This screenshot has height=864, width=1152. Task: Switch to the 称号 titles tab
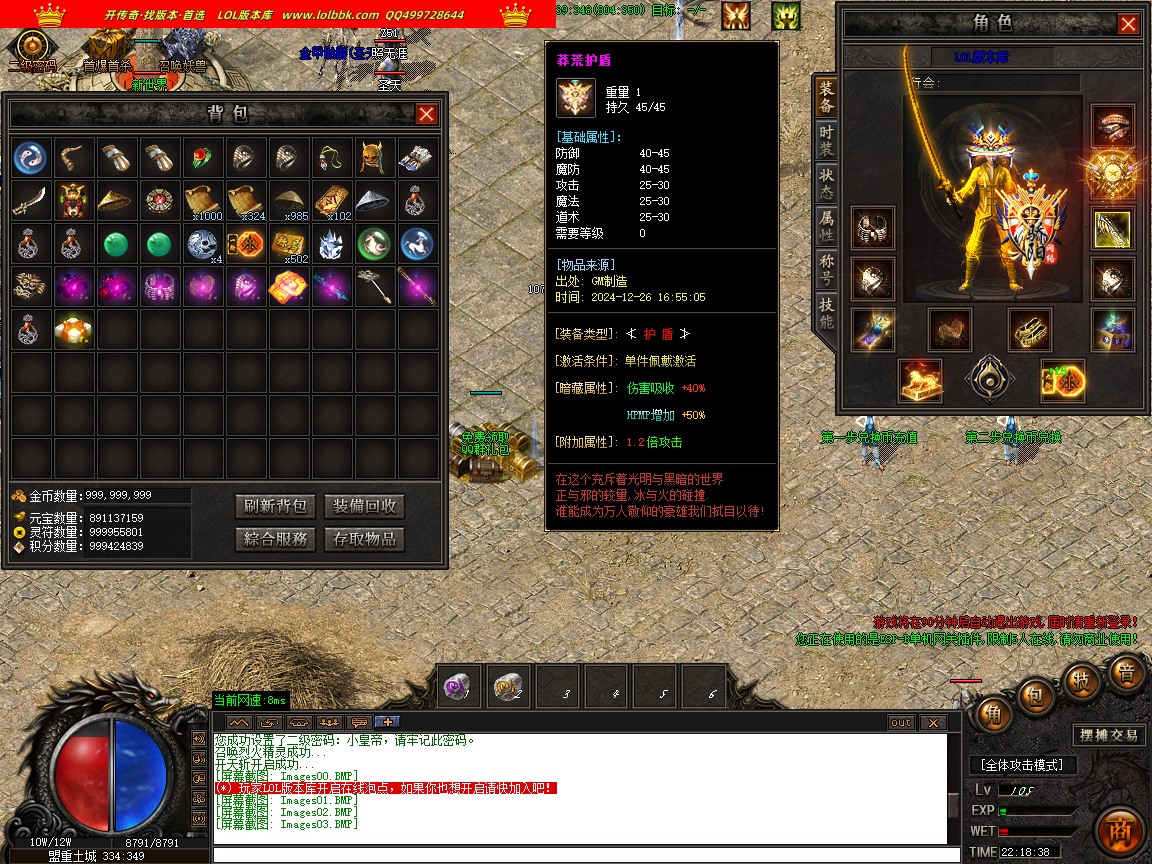coord(826,270)
